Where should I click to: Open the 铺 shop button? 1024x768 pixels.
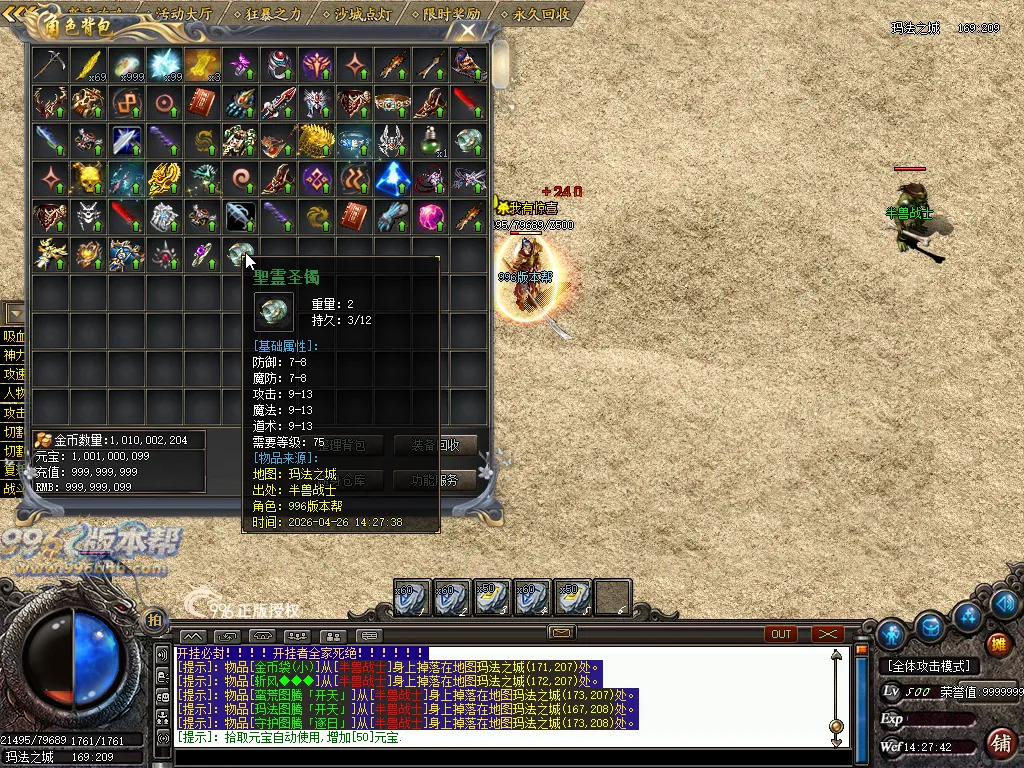click(x=999, y=742)
